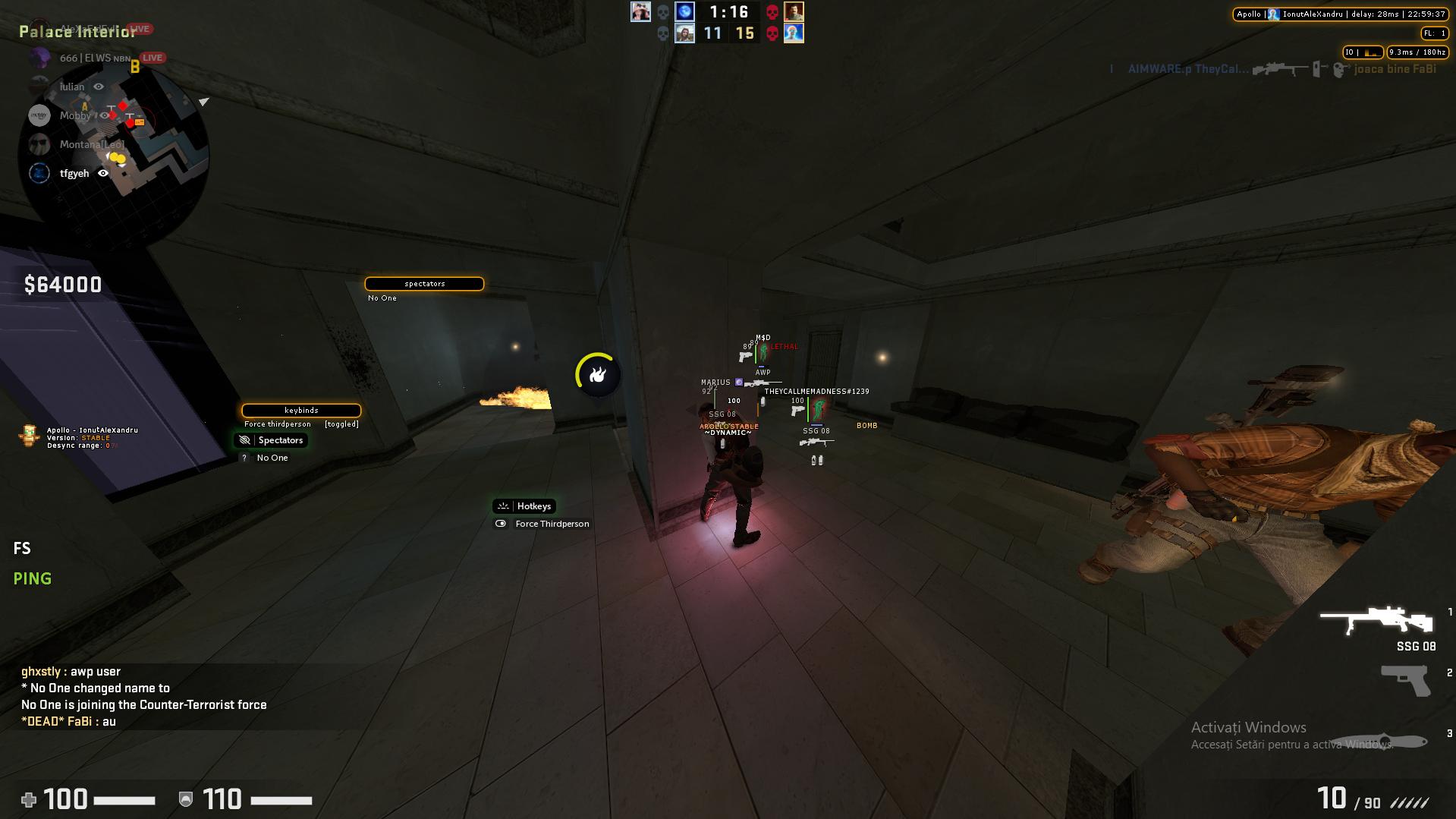
Task: Expand the No One entry under Spectators
Action: pyautogui.click(x=272, y=458)
